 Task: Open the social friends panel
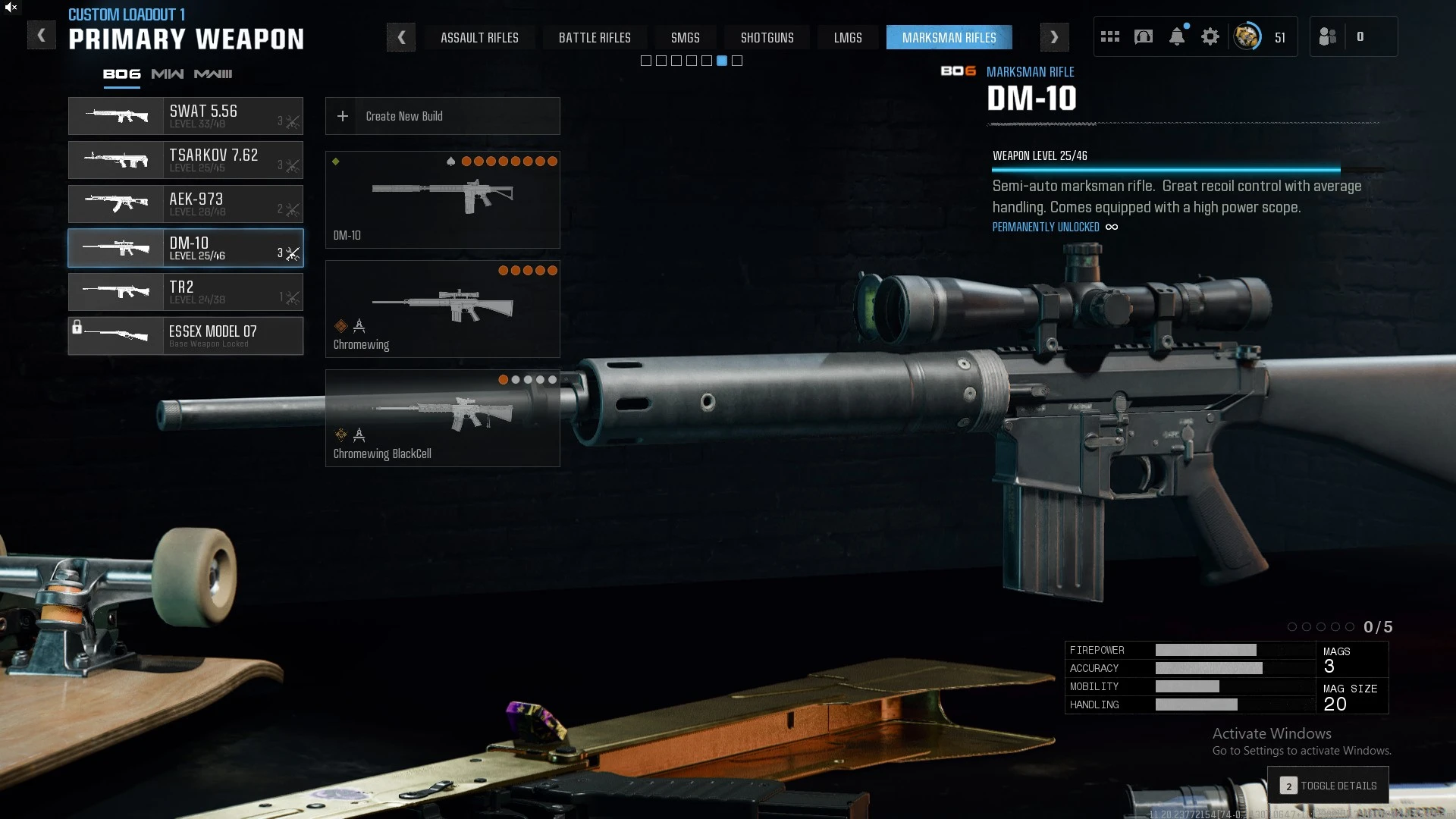click(x=1329, y=36)
